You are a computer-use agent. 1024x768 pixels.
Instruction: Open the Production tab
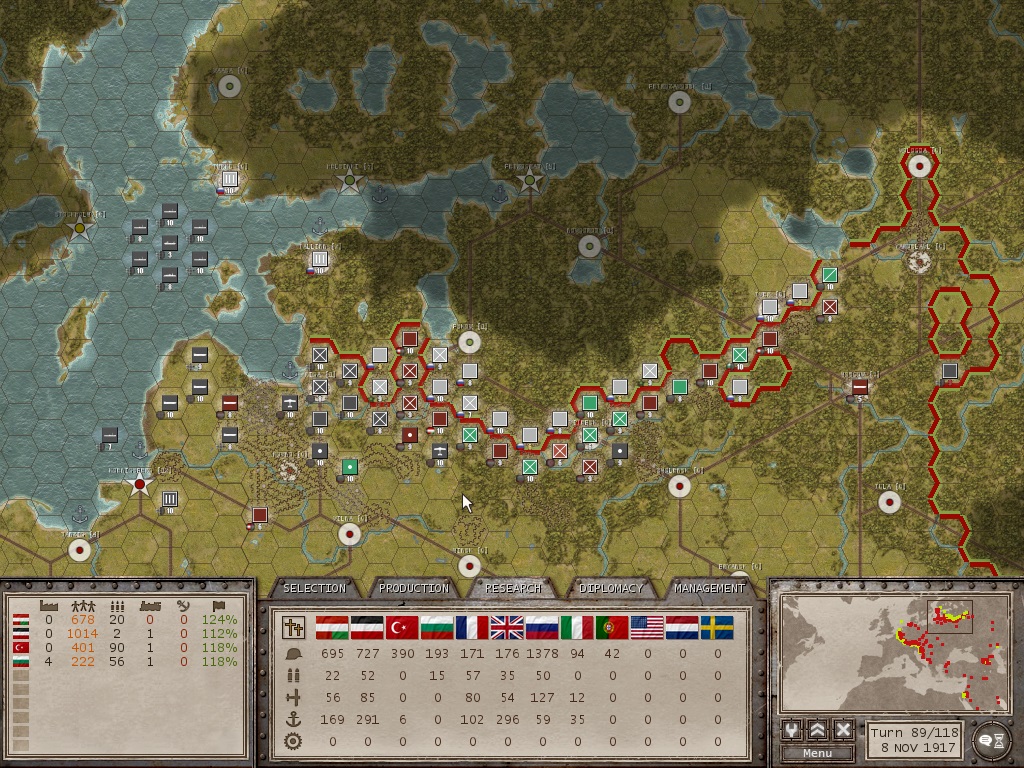[413, 588]
